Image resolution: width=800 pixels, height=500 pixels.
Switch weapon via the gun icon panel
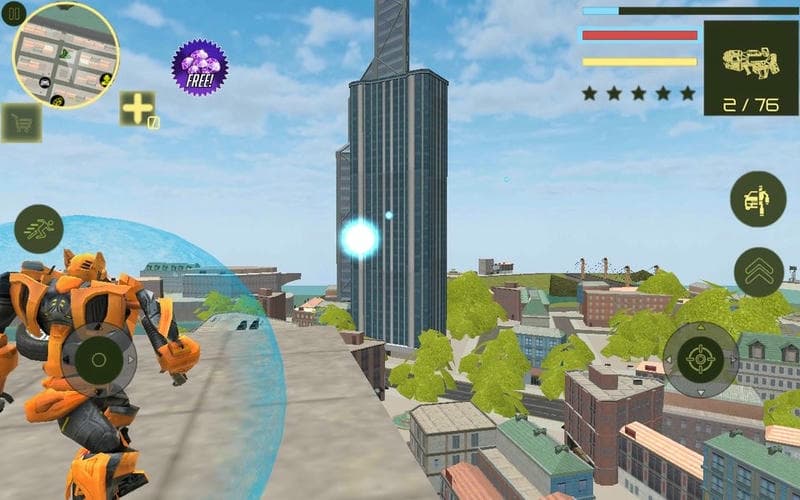[750, 68]
